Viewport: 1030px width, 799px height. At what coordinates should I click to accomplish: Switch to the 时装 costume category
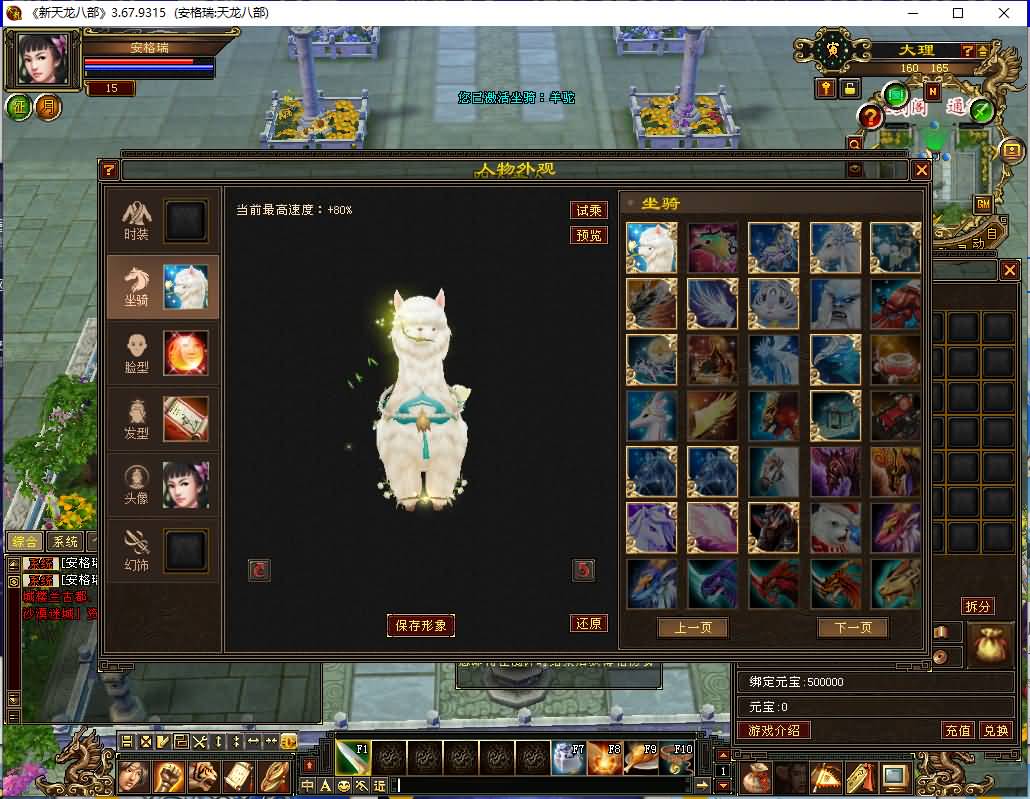162,221
